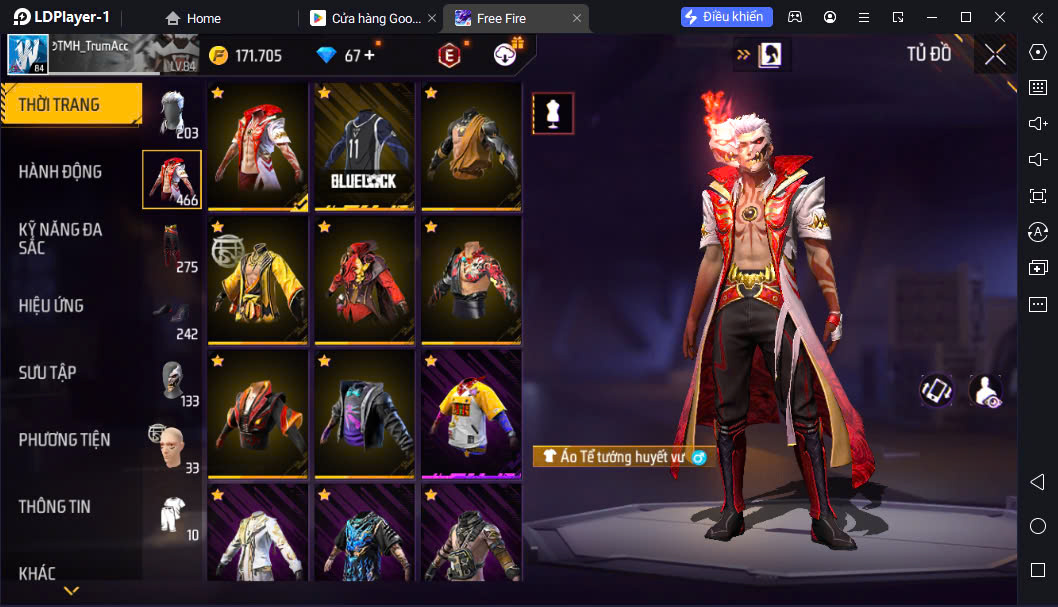Select the Kỹ Năng Đa Sắc tab
Screen dimensions: 1058x607
pyautogui.click(x=60, y=238)
